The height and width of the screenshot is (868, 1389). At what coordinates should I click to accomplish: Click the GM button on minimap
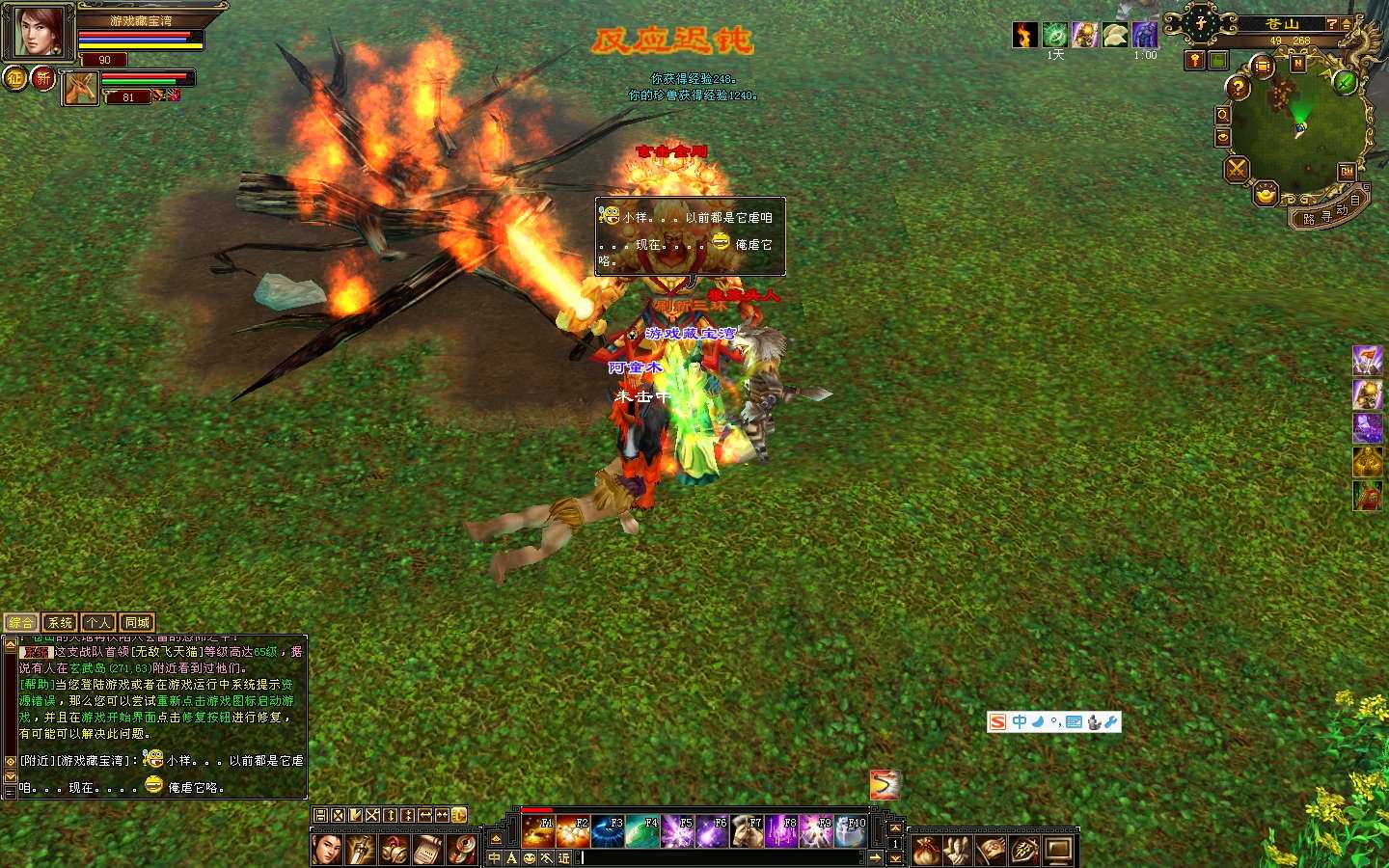(1348, 172)
